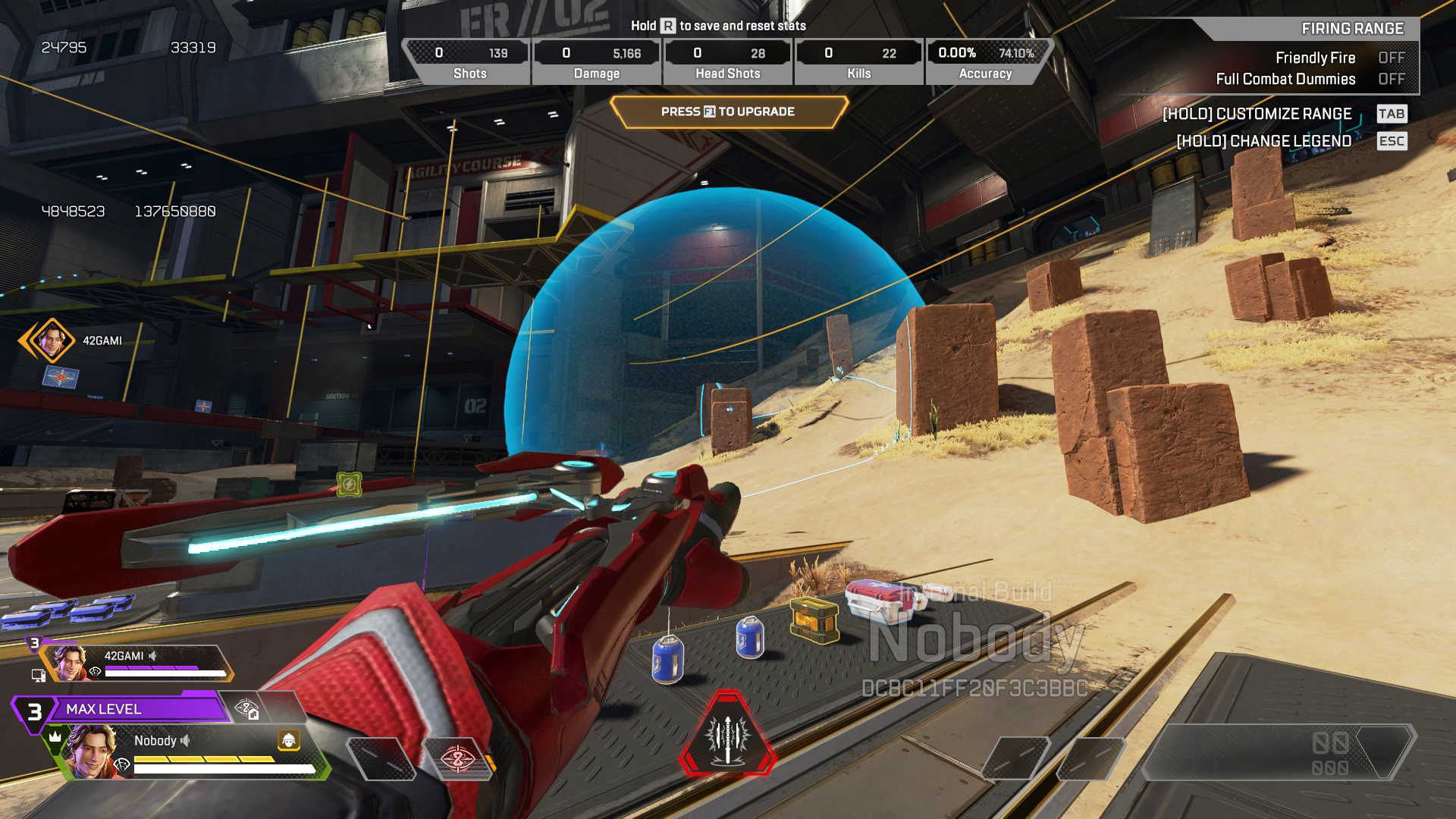Toggle the Friendly Fire setting
Viewport: 1456px width, 819px height.
point(1391,58)
